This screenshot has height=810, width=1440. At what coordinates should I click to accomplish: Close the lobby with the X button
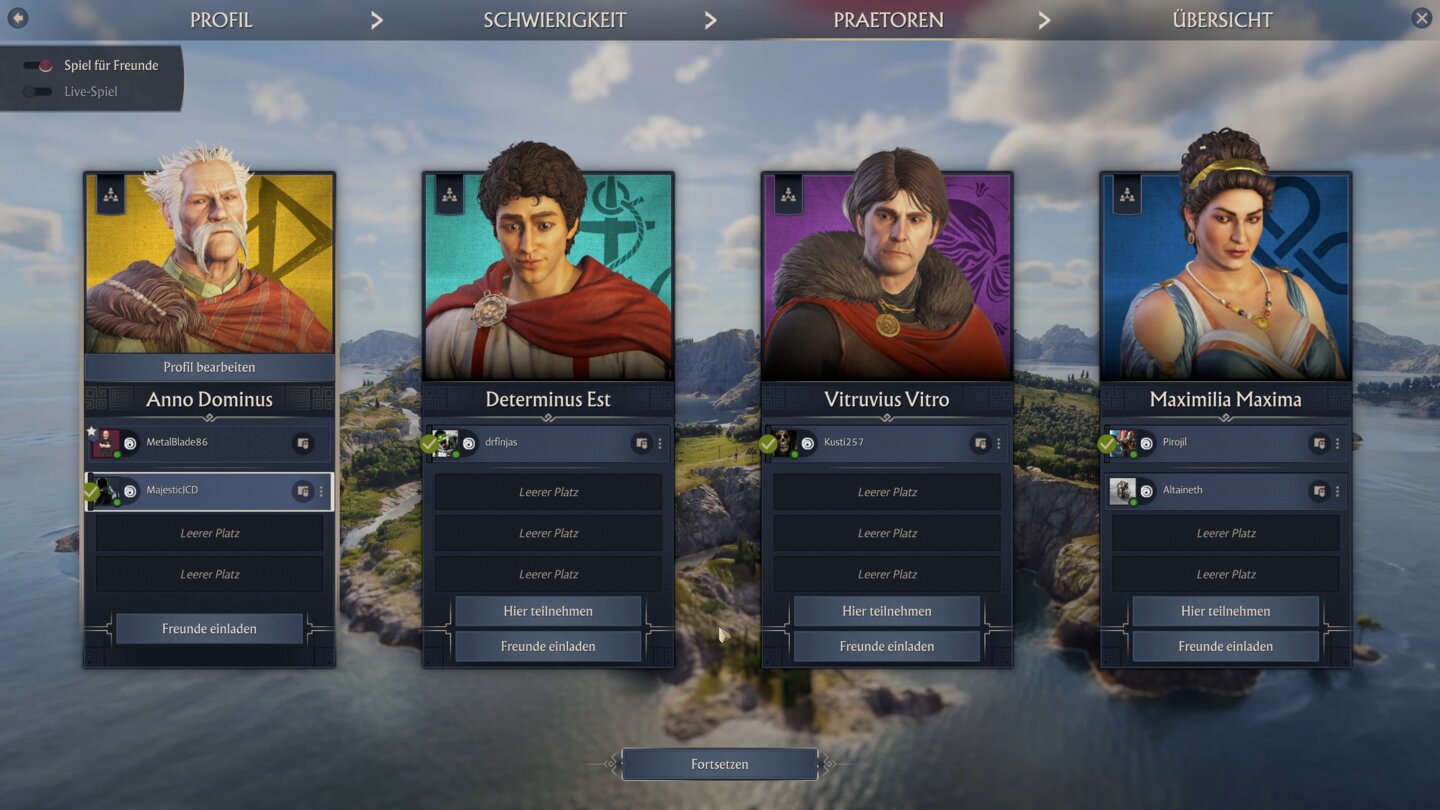(1421, 18)
